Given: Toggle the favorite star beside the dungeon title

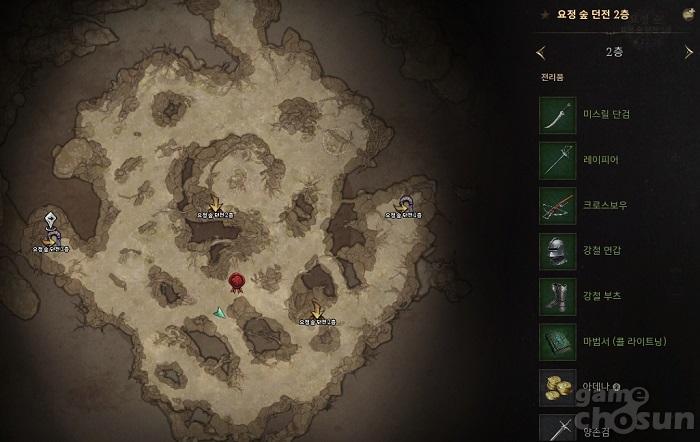Looking at the screenshot, I should 544,15.
